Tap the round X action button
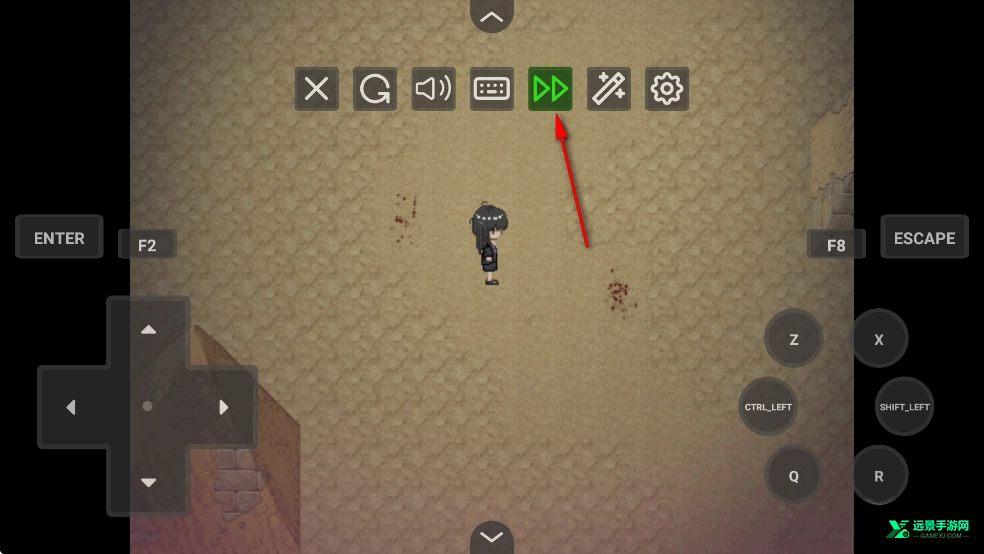 879,339
